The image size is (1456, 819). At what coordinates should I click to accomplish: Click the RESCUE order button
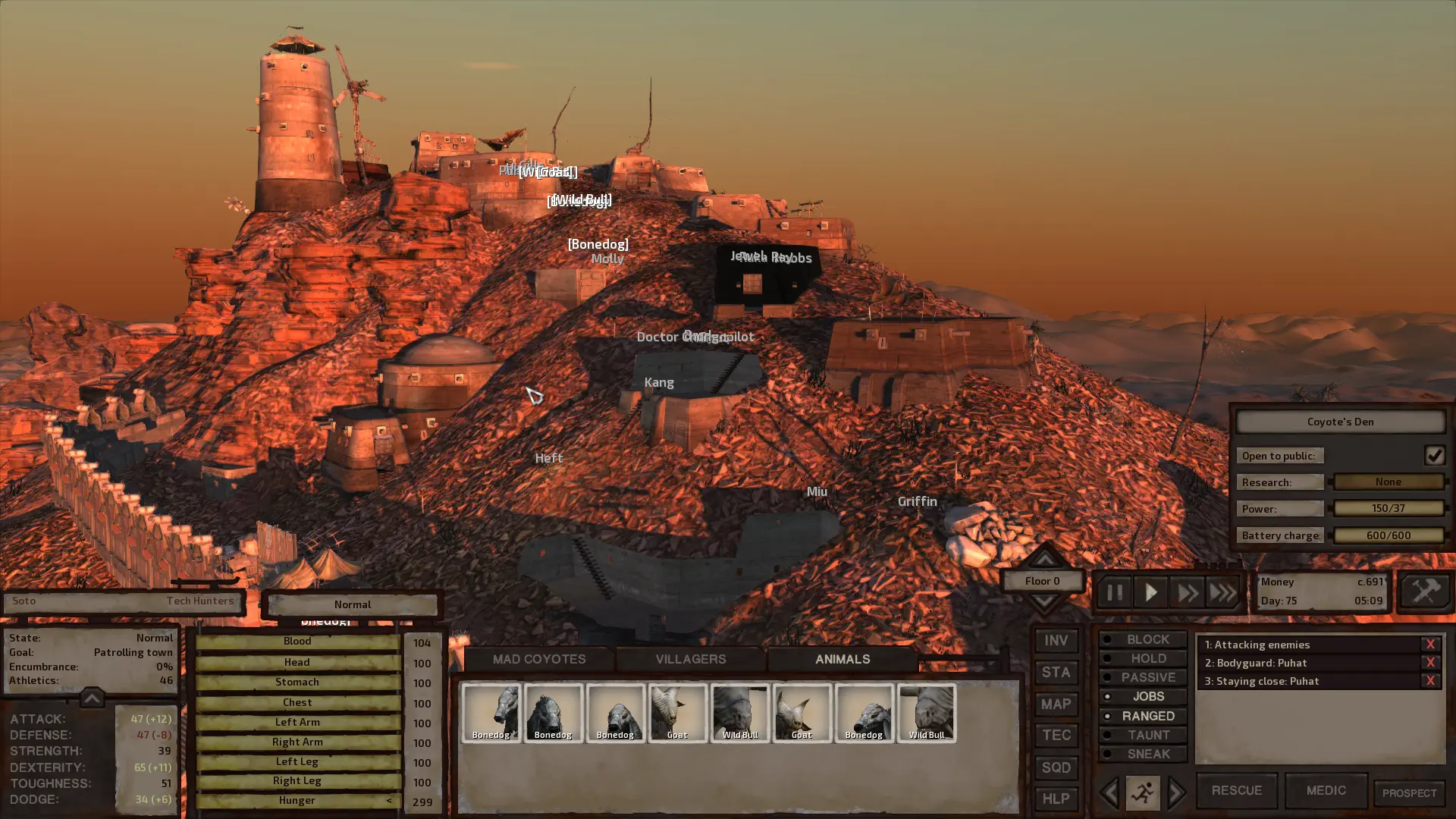(1236, 790)
